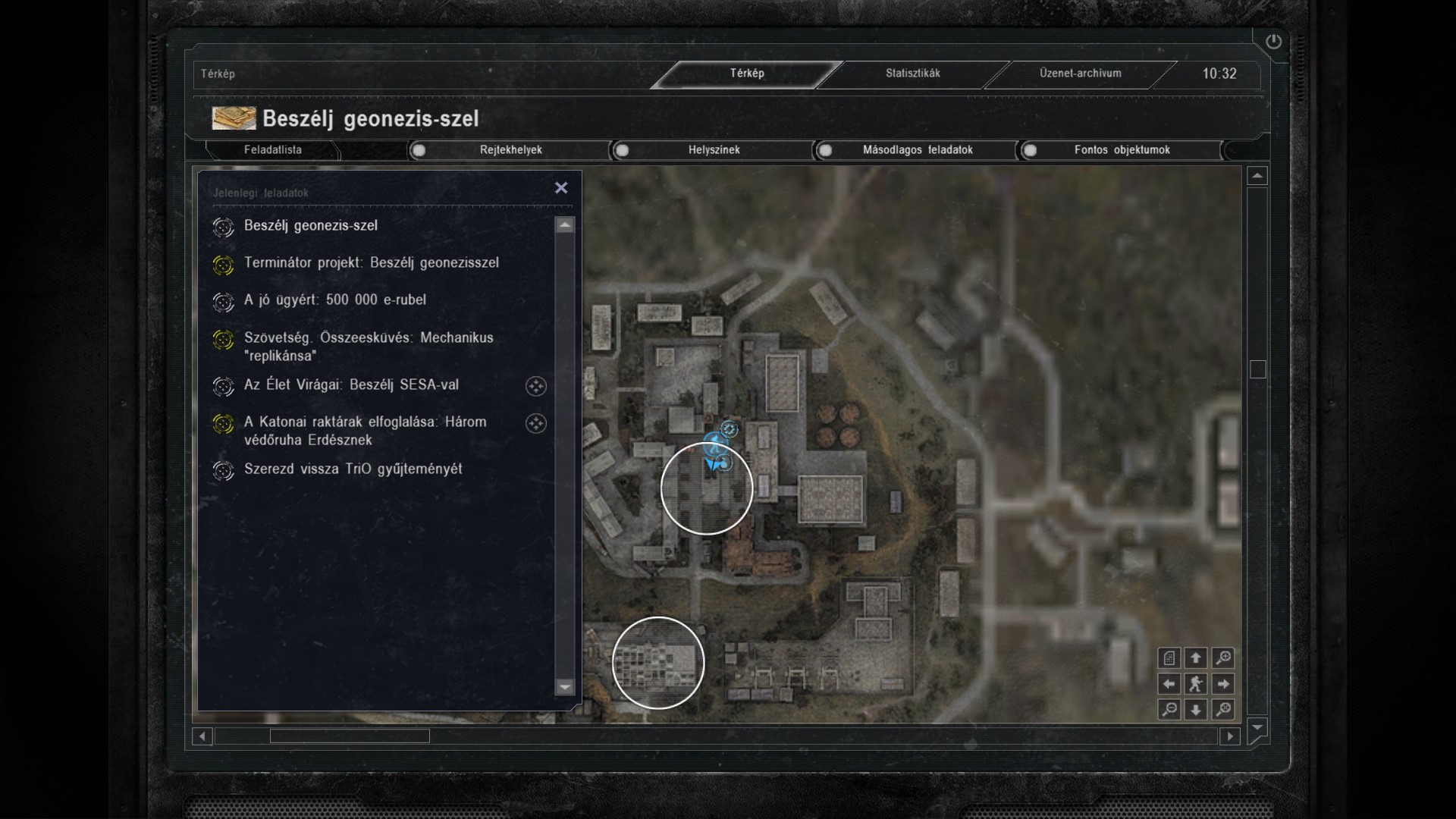
Task: Show 'Az Élet Virágai' task location on map
Action: (536, 386)
